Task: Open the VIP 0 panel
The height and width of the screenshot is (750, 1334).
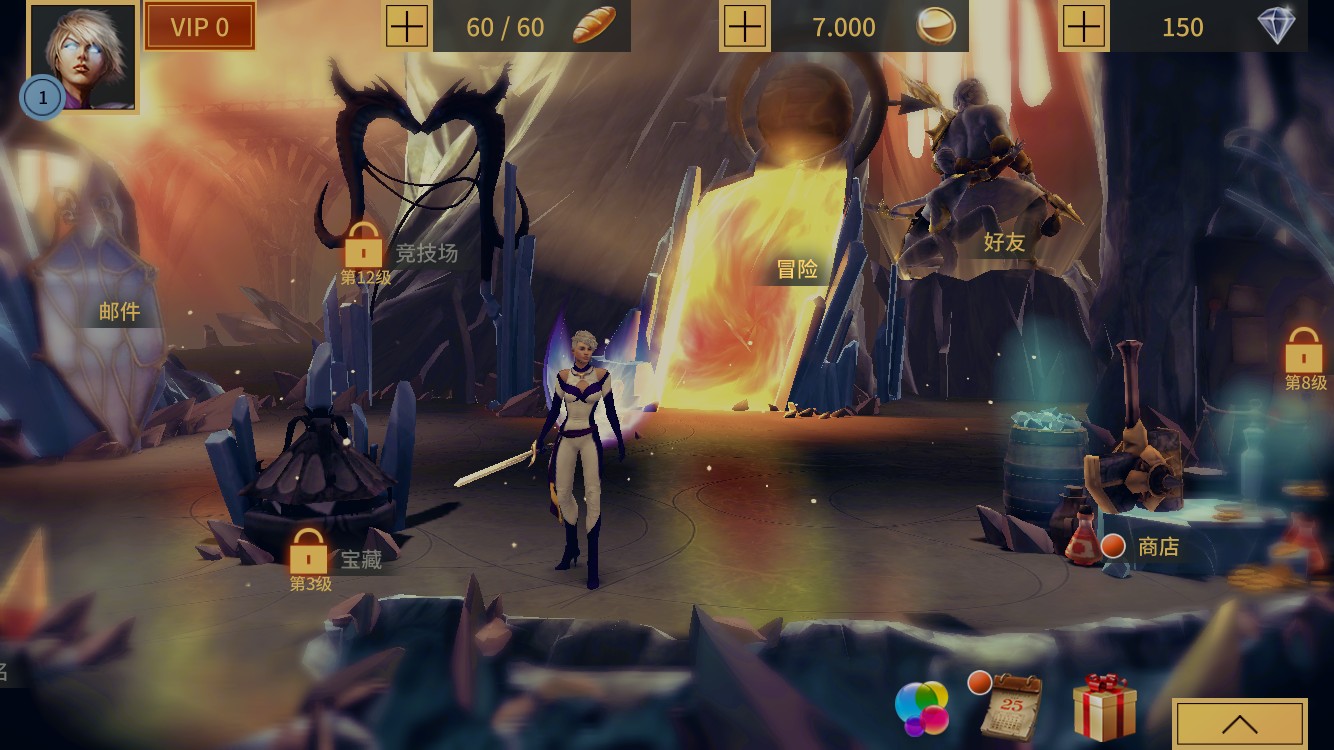Action: click(200, 27)
